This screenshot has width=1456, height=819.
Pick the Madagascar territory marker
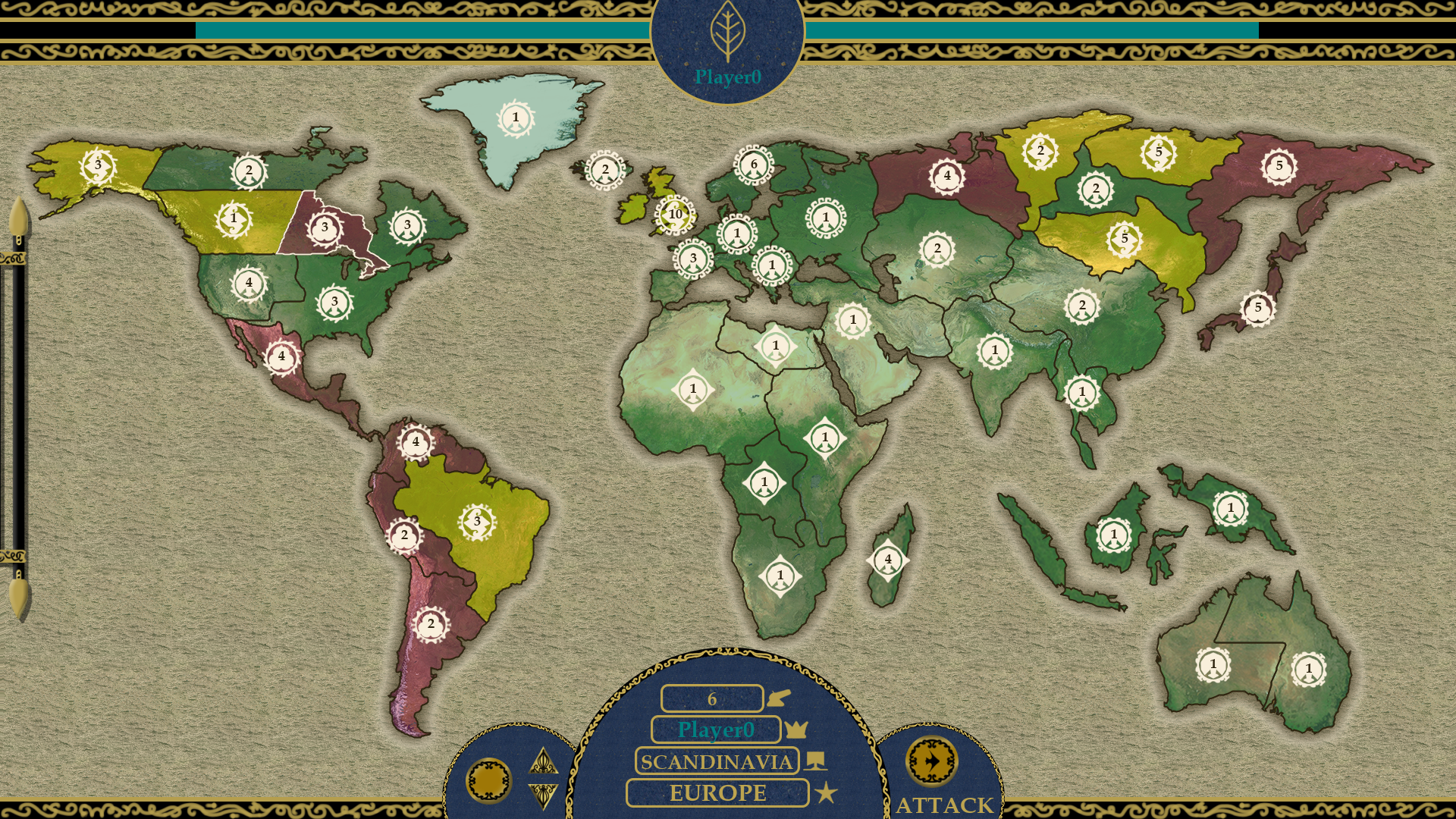(887, 560)
